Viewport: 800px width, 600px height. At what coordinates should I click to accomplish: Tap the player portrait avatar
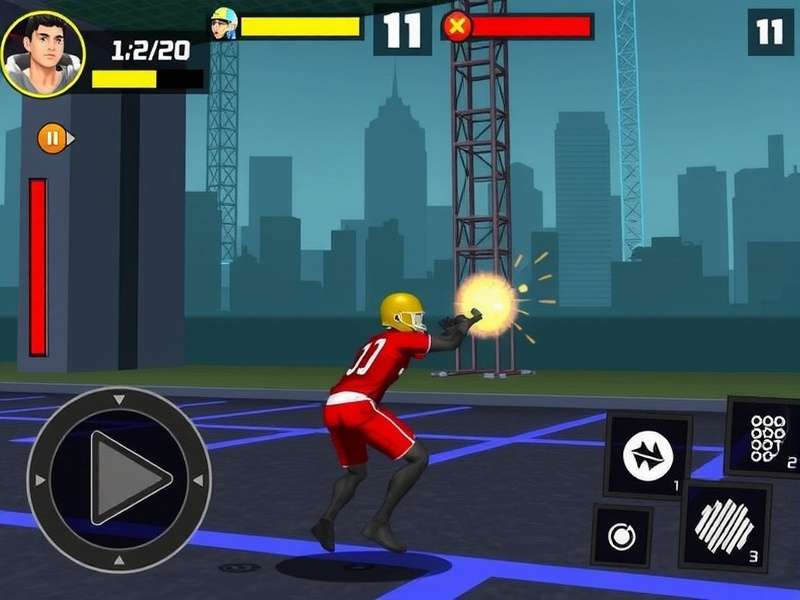click(x=42, y=53)
